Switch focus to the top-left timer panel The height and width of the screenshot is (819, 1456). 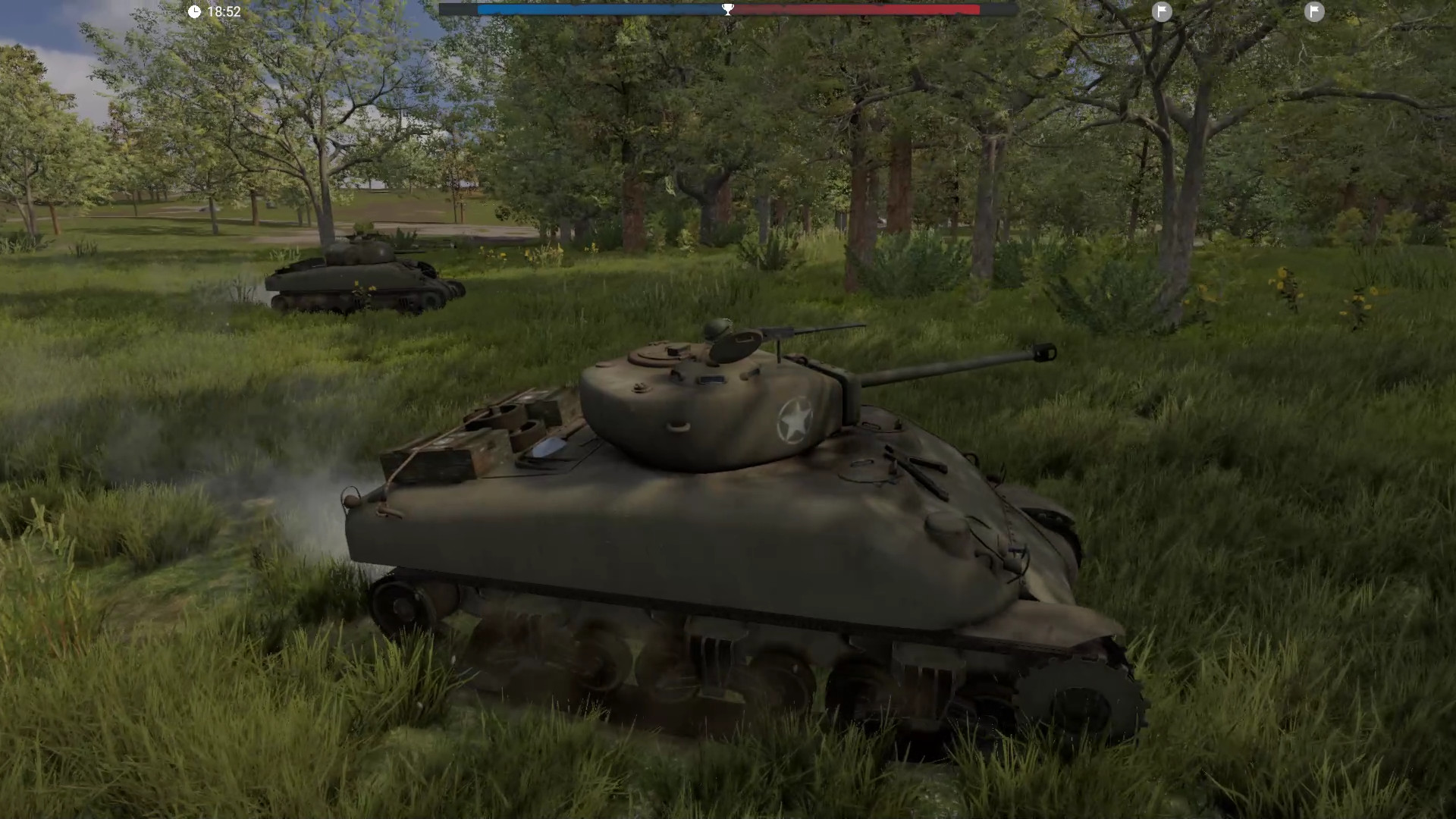pos(212,11)
